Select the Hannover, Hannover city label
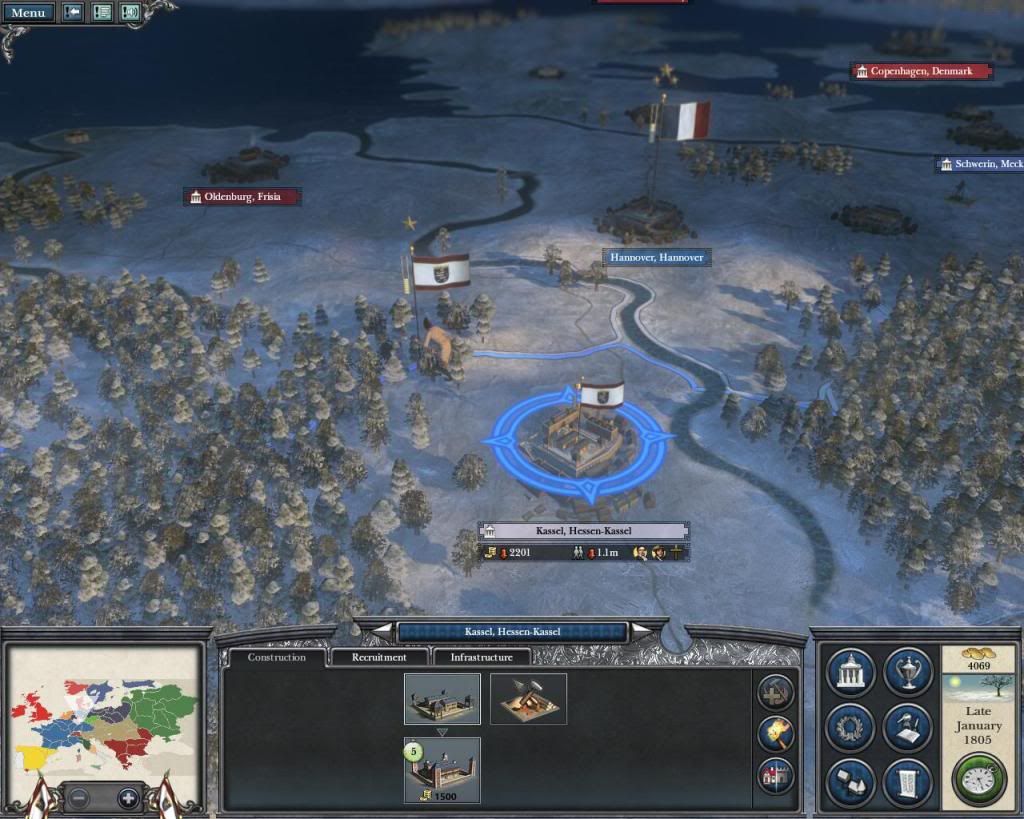Viewport: 1024px width, 819px height. (658, 257)
